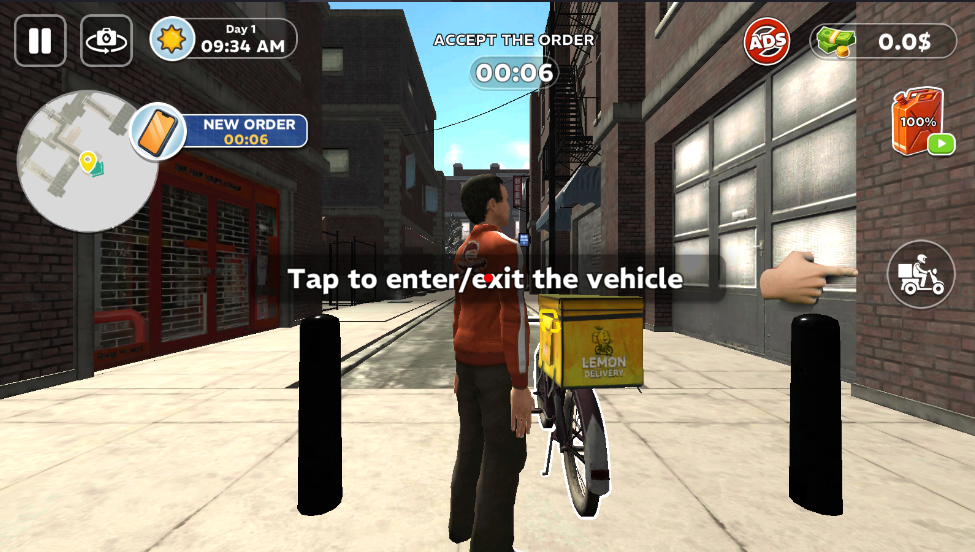Pause the game
The height and width of the screenshot is (552, 975).
click(40, 41)
